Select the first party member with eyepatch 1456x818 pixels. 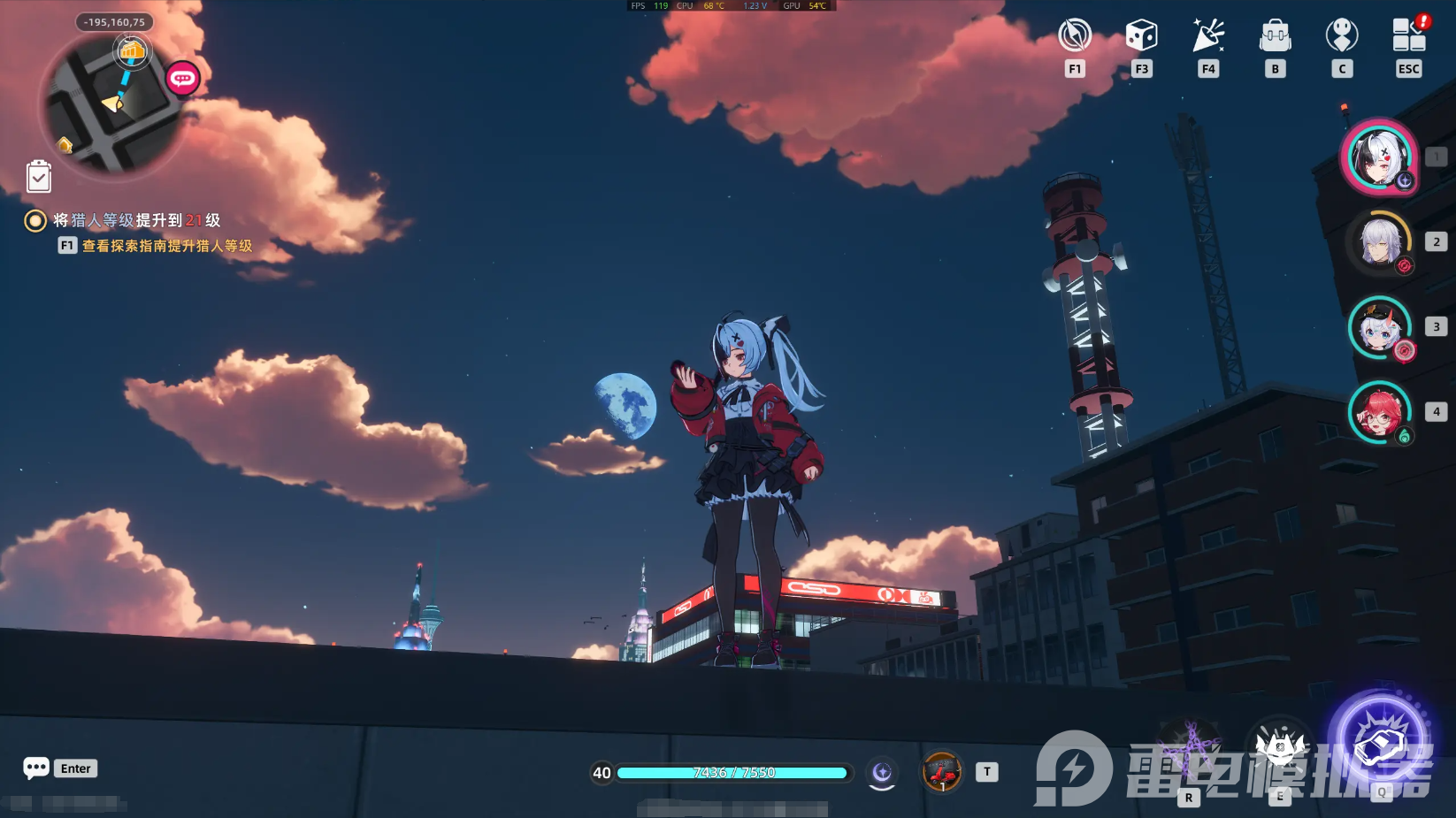point(1380,157)
